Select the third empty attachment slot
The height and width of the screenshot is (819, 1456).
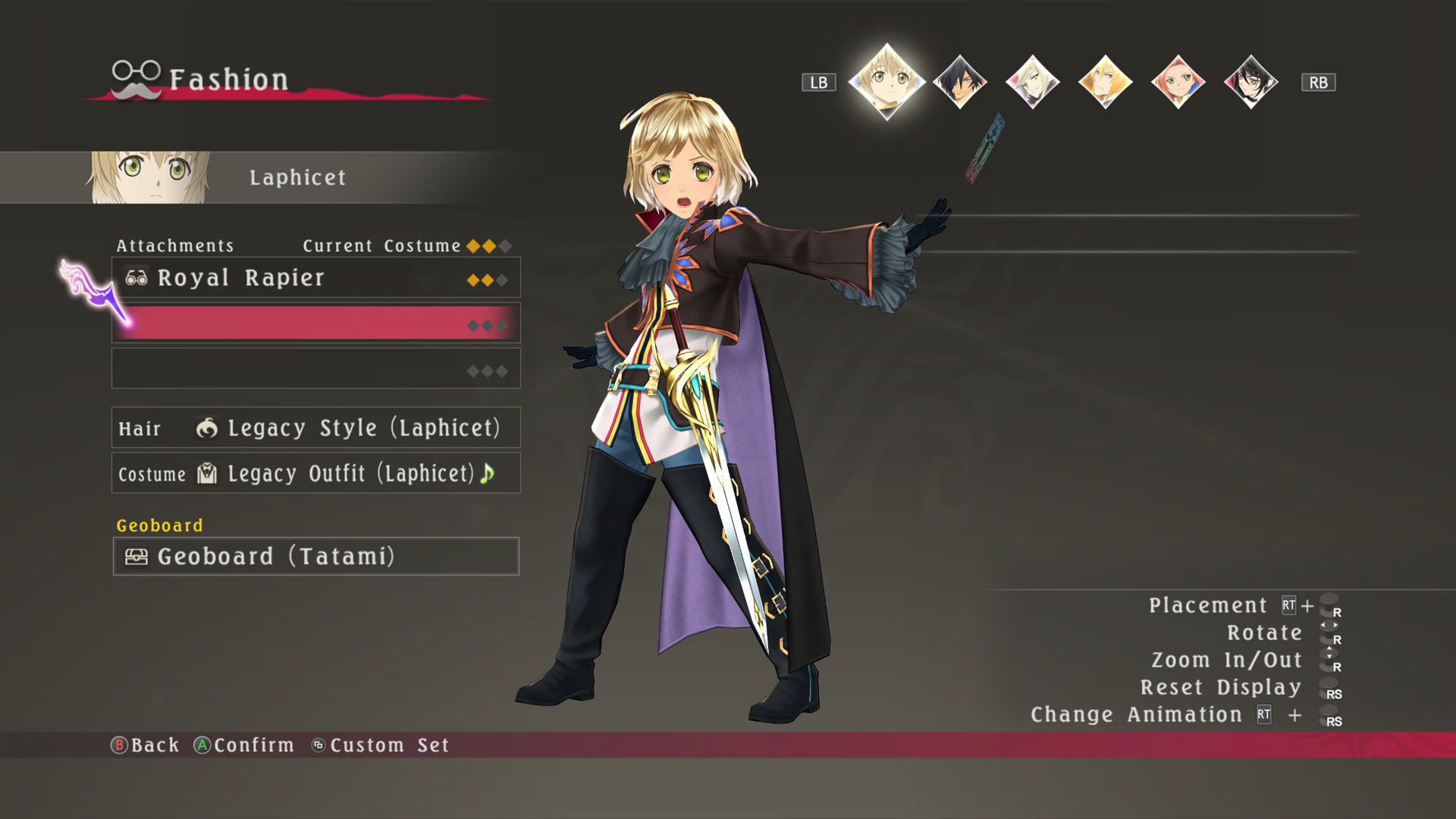(315, 368)
